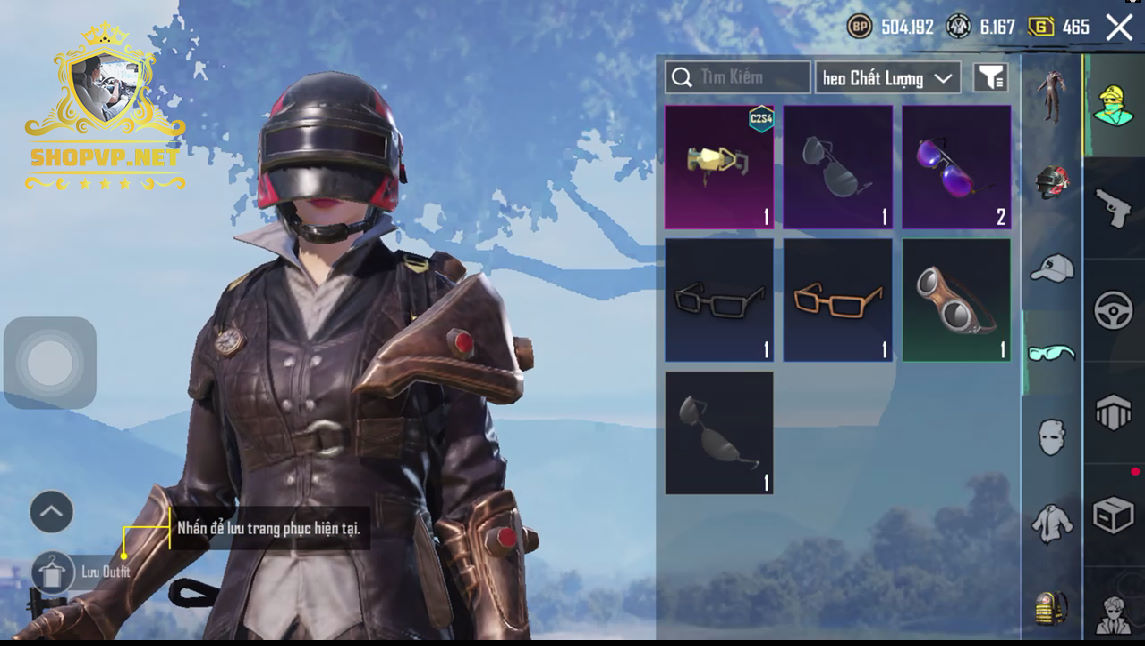This screenshot has width=1145, height=646.
Task: Switch to the face mask category
Action: pos(1051,437)
